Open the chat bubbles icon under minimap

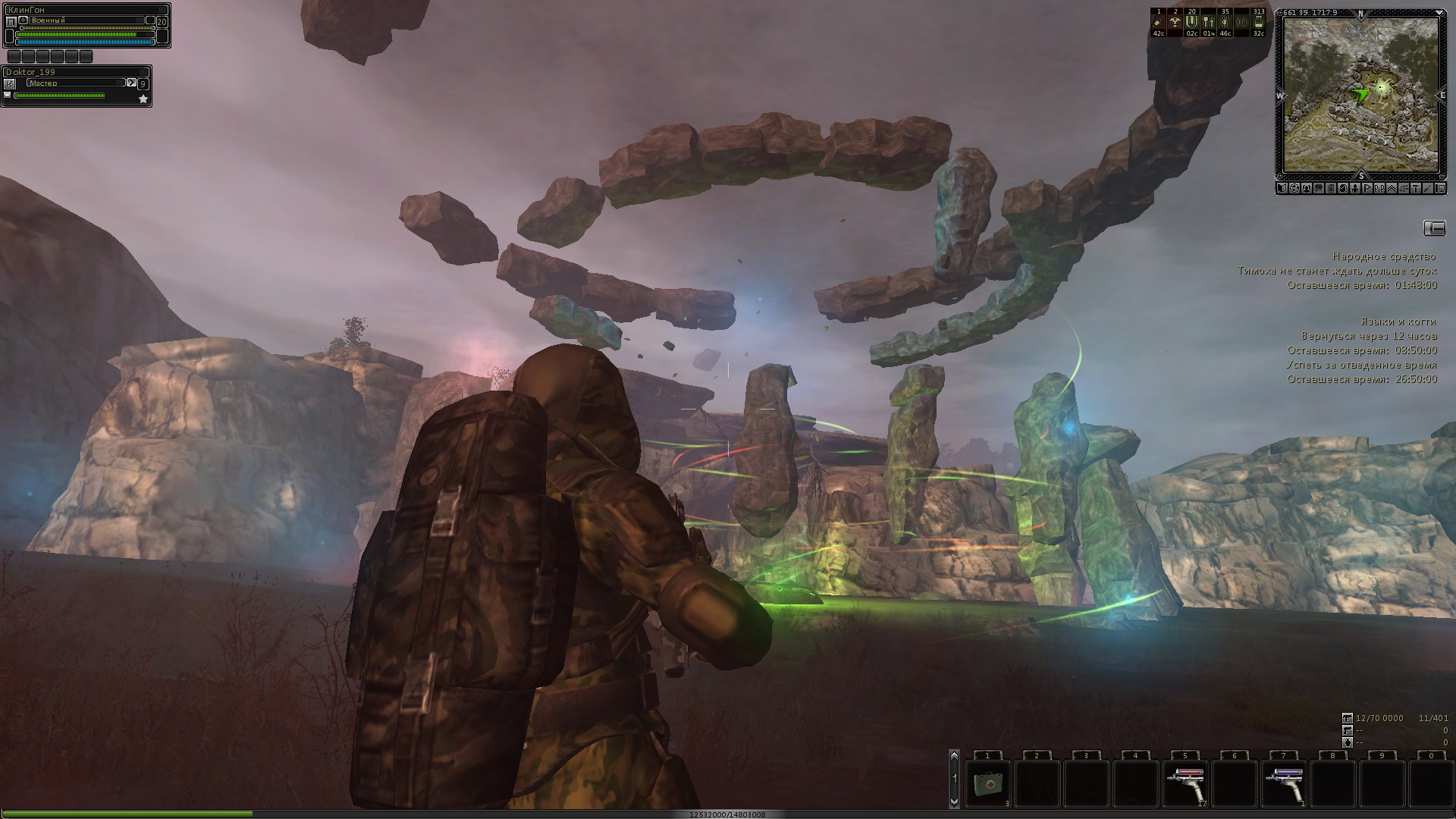[x=1319, y=188]
